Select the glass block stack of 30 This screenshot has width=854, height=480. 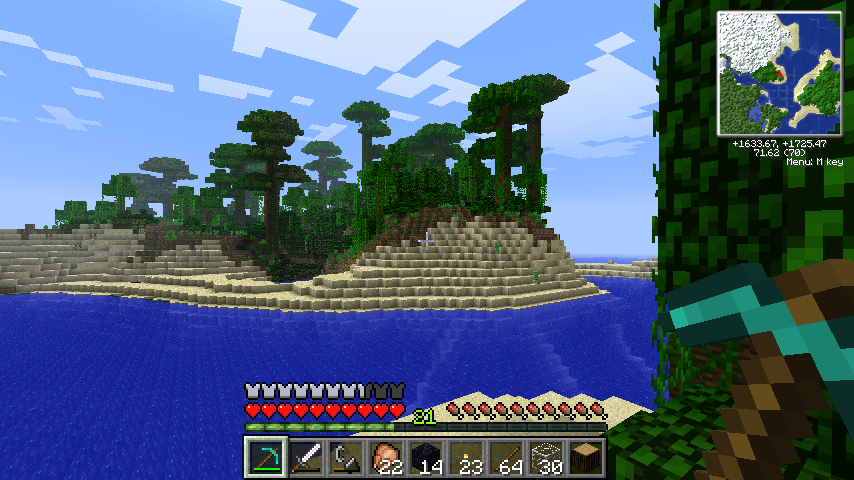point(546,458)
